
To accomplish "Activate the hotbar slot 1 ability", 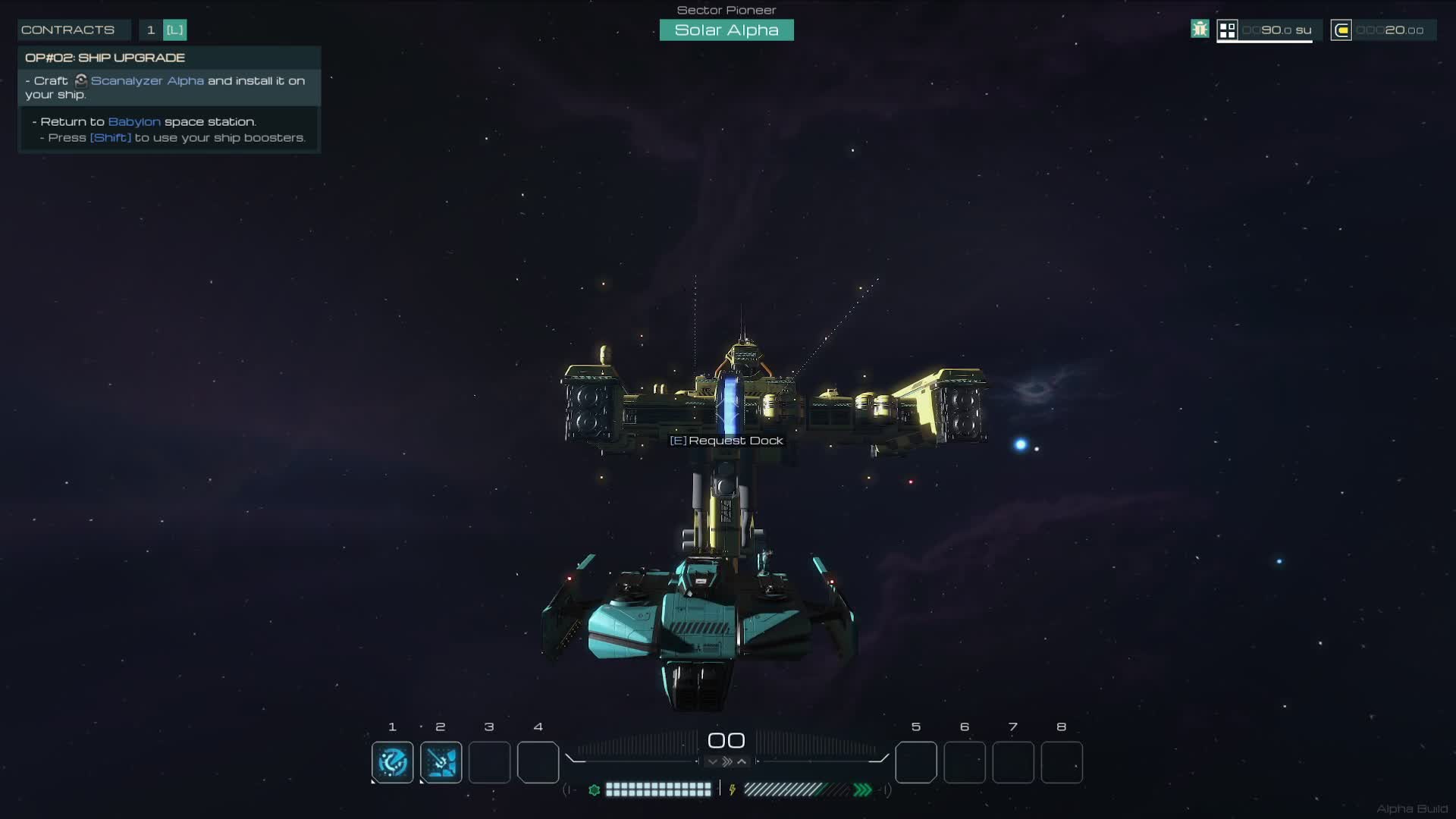I will point(393,762).
